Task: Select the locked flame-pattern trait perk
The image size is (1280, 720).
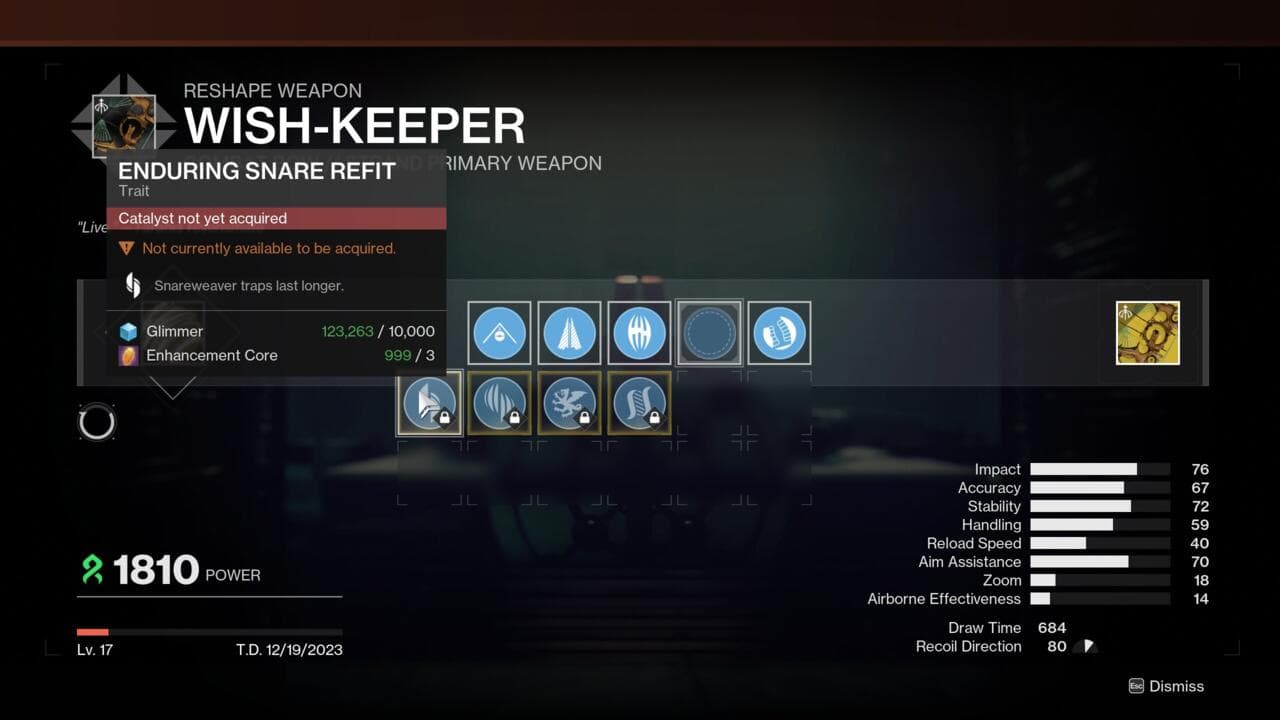Action: (499, 403)
